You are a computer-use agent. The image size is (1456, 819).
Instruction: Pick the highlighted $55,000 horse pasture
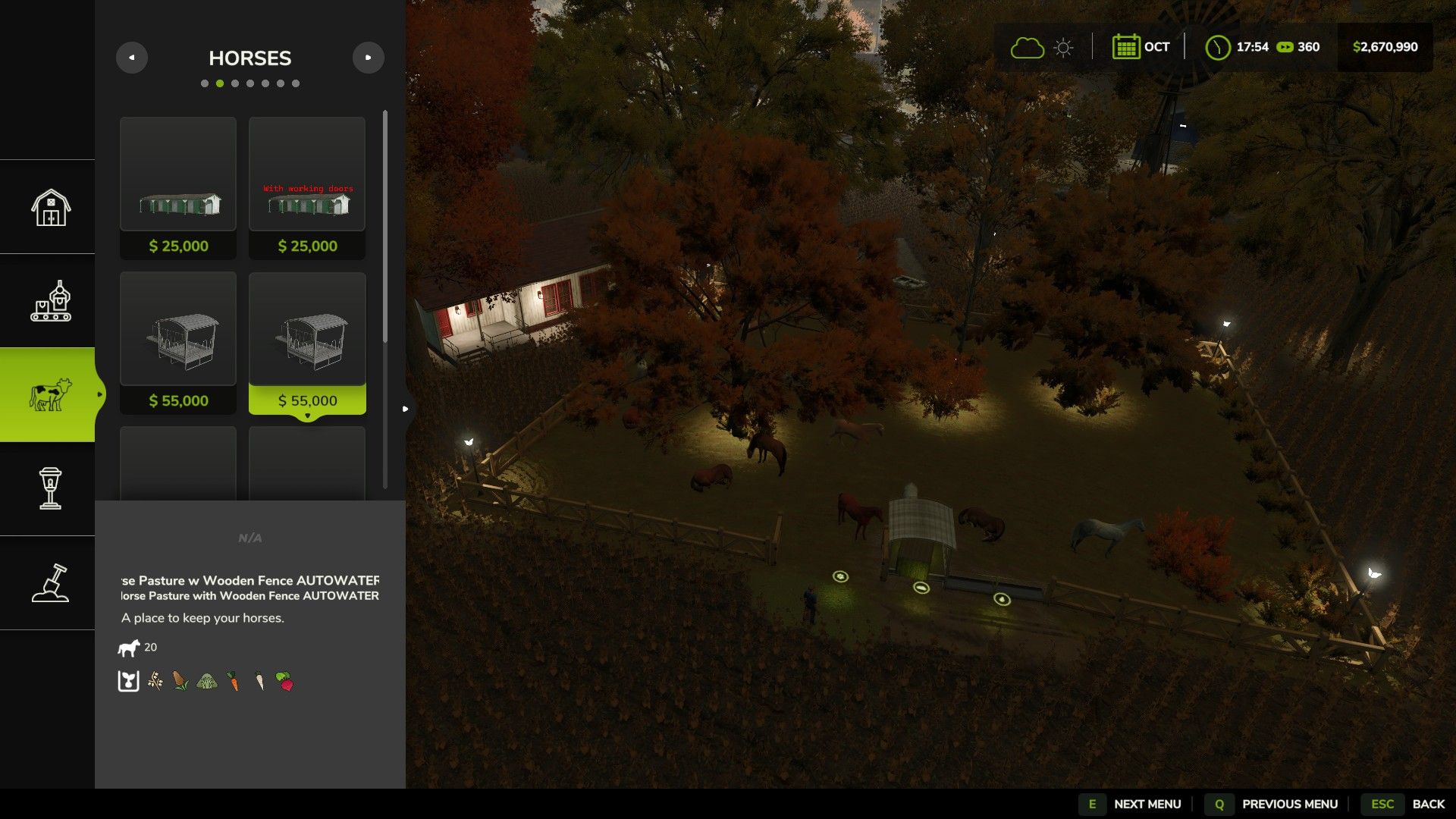click(x=307, y=343)
